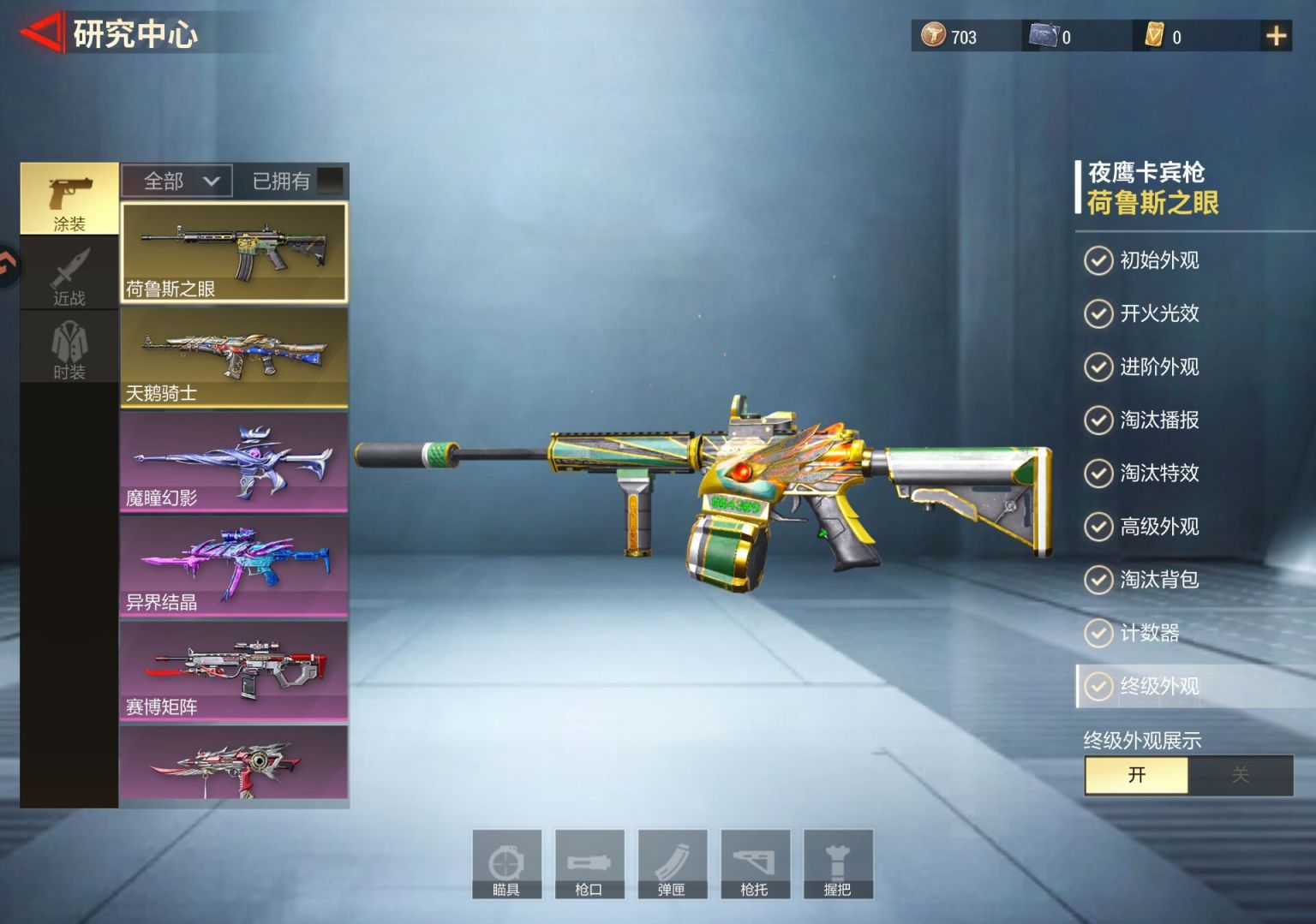
Task: Open the 握把 grip attachment slot
Action: point(837,864)
